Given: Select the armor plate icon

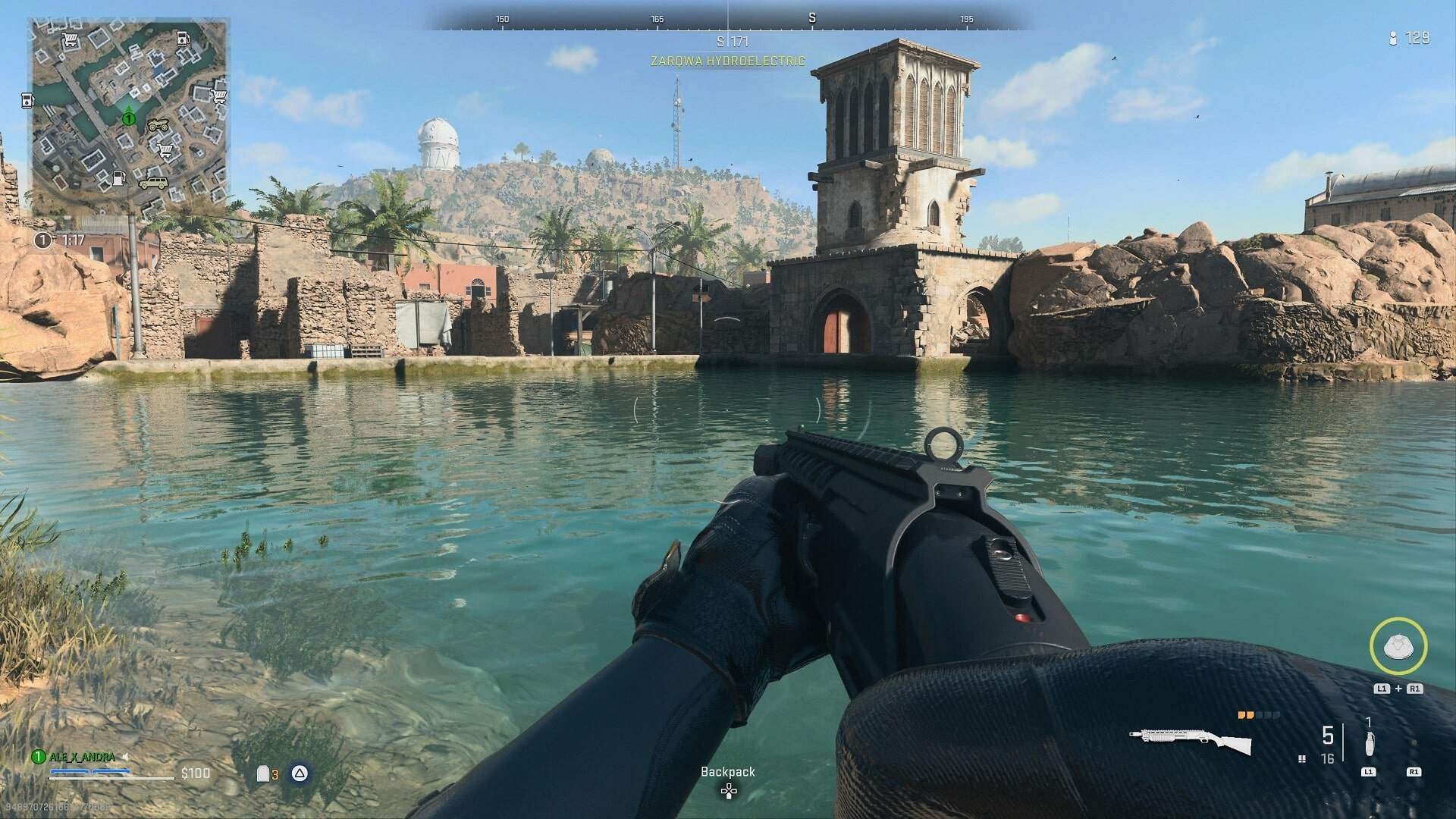Looking at the screenshot, I should coord(263,773).
